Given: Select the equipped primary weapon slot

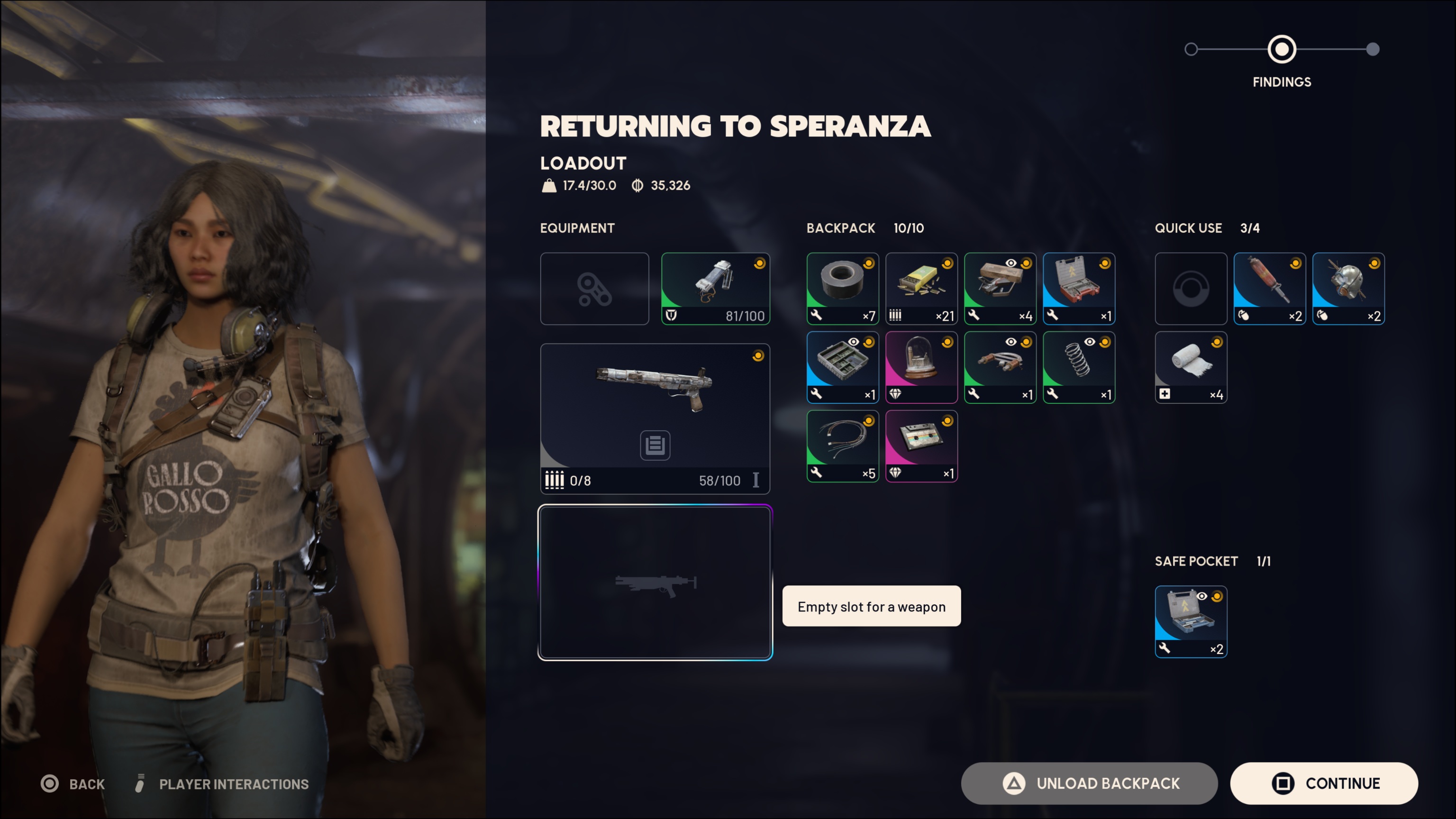Looking at the screenshot, I should click(655, 418).
